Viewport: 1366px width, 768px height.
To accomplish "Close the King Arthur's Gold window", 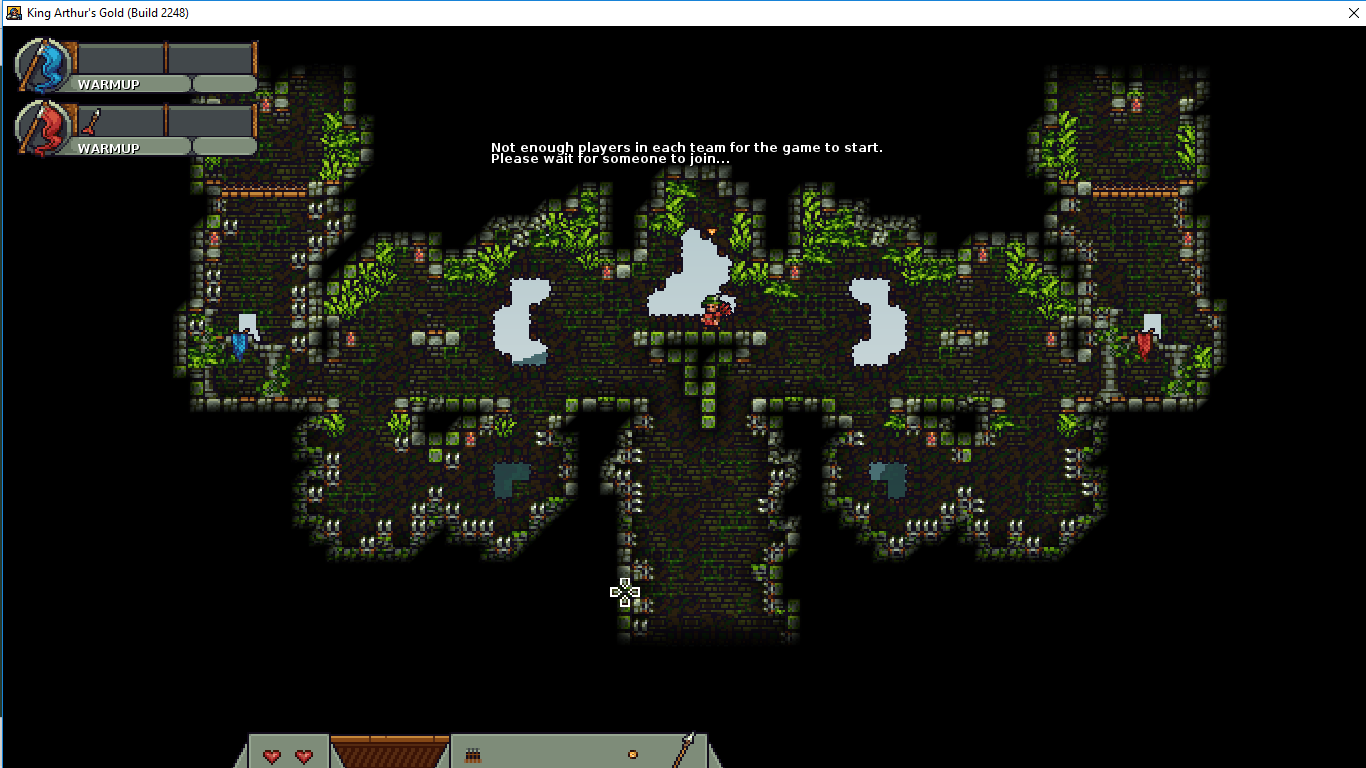I will 1343,13.
